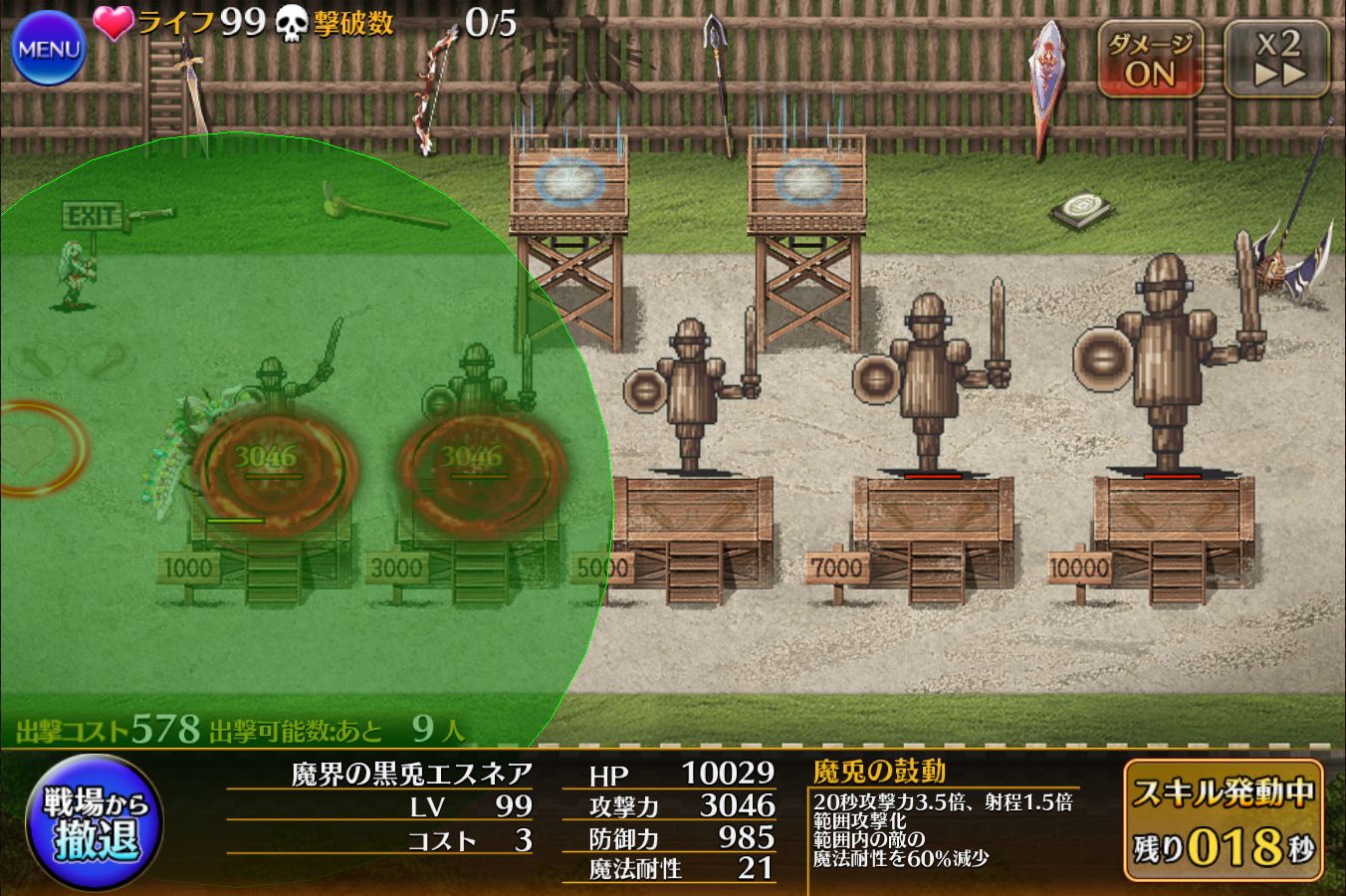Viewport: 1346px width, 896px height.
Task: Click the スキル発動中 skill button
Action: coord(1224,821)
